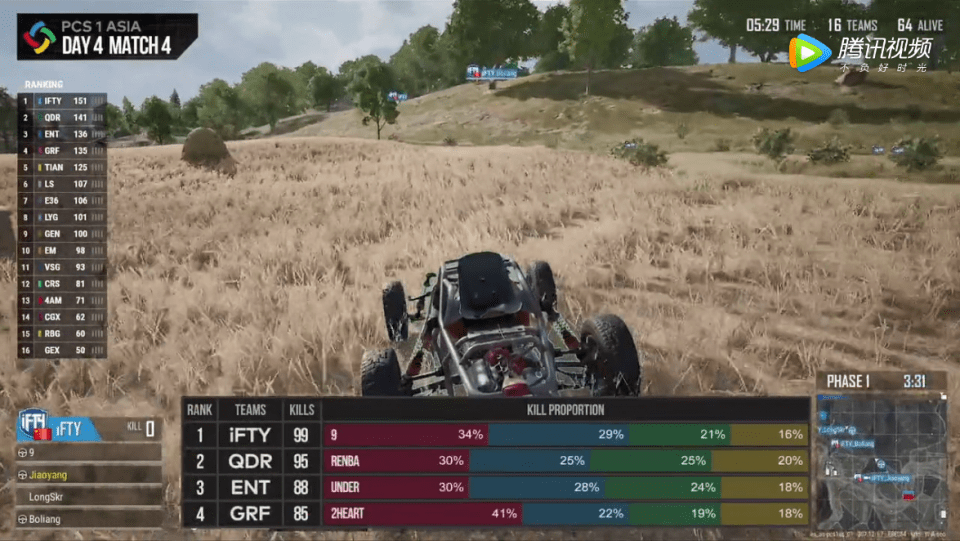This screenshot has height=541, width=960.
Task: Click the Tencent Video logo watermark
Action: [860, 52]
